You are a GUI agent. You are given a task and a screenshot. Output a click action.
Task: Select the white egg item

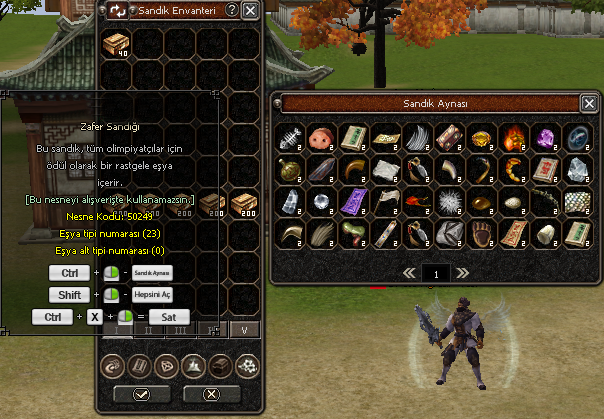[514, 201]
